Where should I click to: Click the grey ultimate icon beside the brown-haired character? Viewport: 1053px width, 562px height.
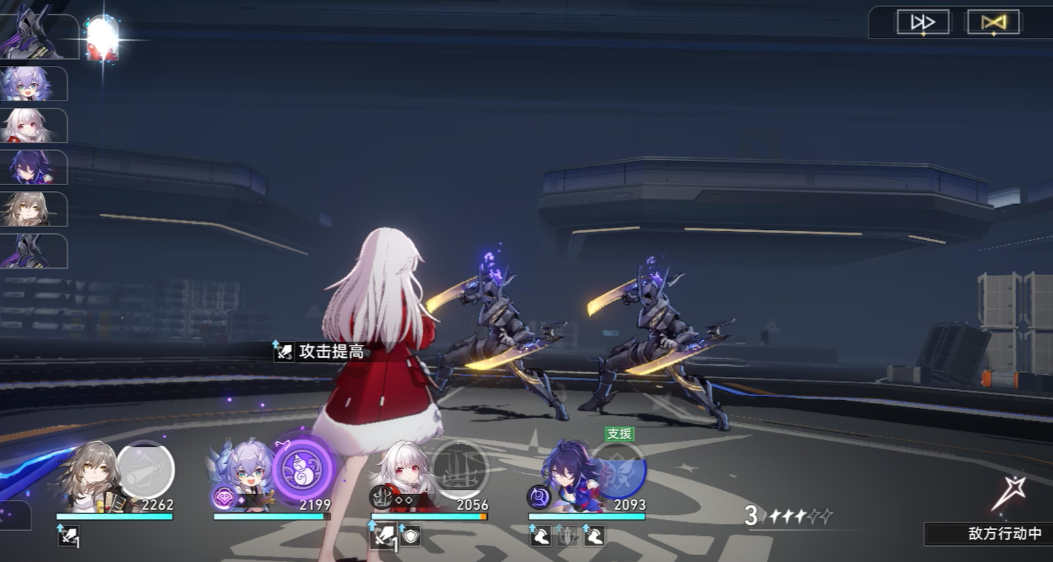click(x=146, y=468)
